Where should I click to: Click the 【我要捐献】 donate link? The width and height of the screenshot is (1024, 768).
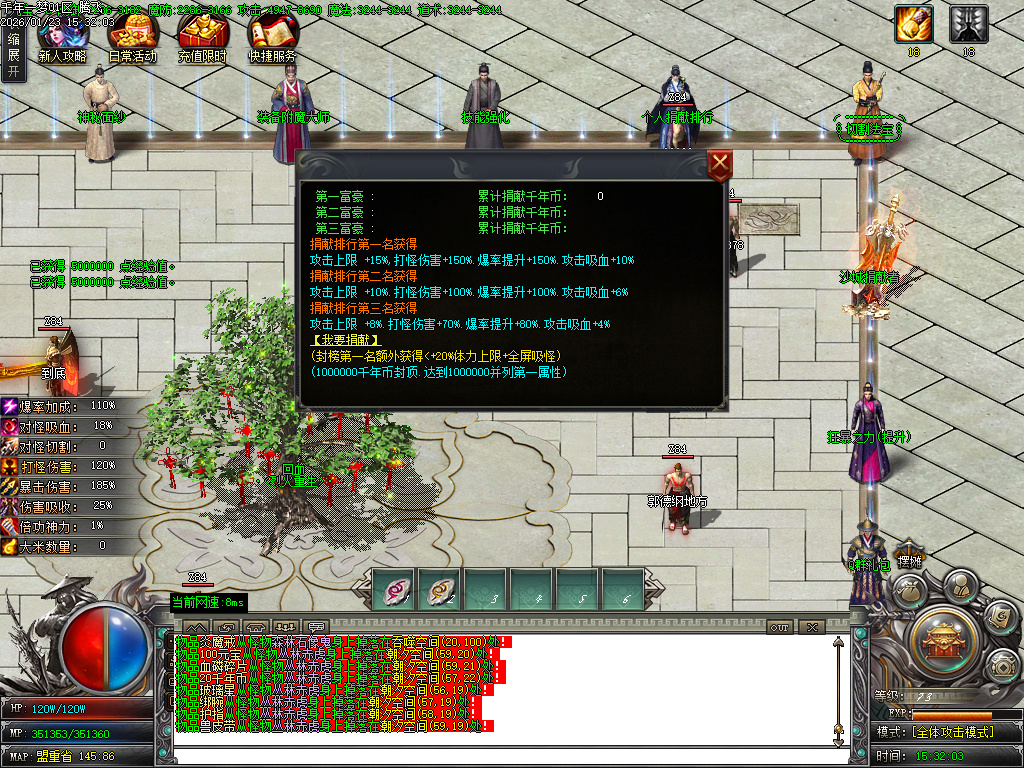click(x=346, y=340)
